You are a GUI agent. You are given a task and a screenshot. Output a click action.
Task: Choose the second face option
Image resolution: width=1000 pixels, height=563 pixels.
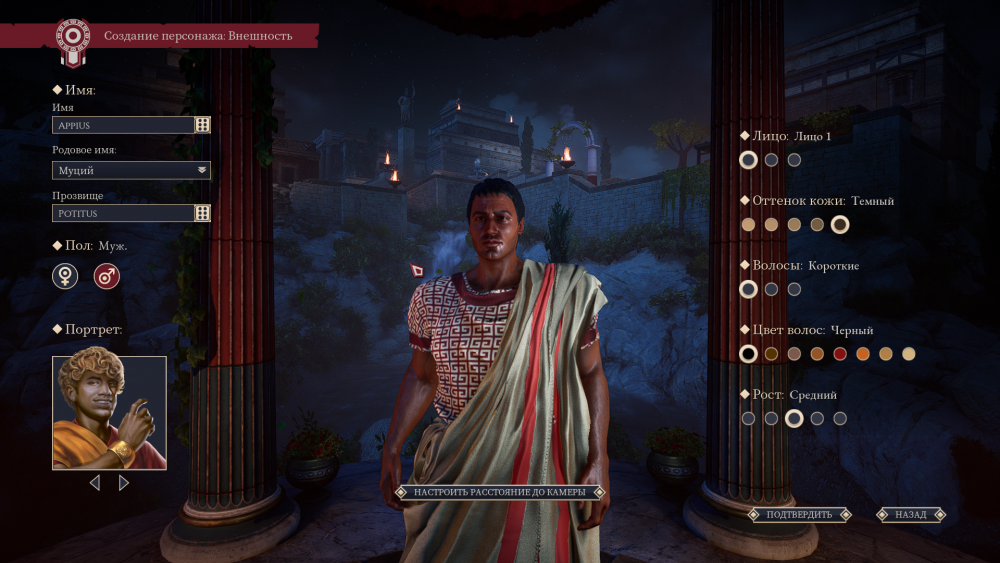(x=771, y=160)
